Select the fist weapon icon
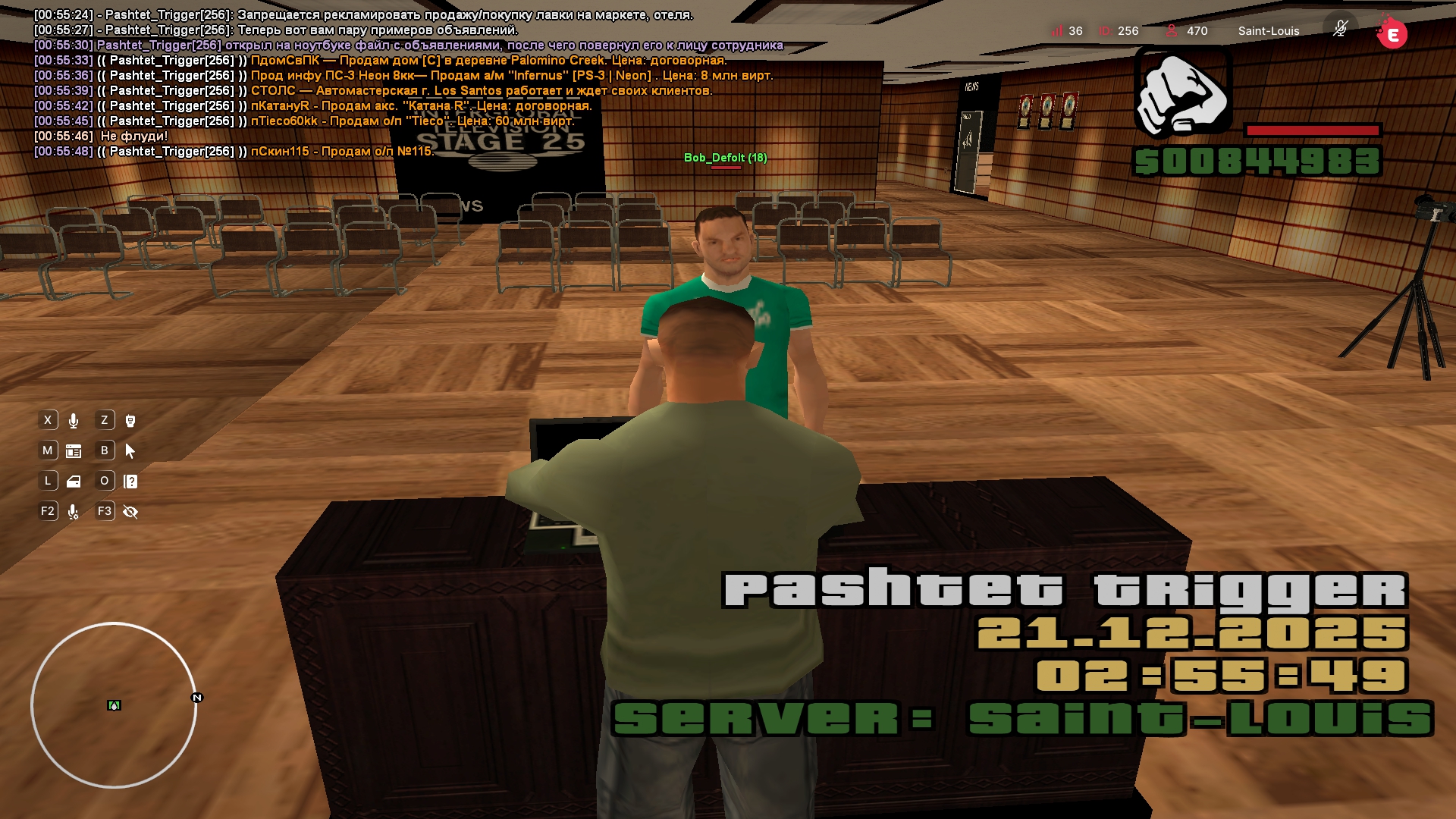1456x819 pixels. tap(1182, 93)
